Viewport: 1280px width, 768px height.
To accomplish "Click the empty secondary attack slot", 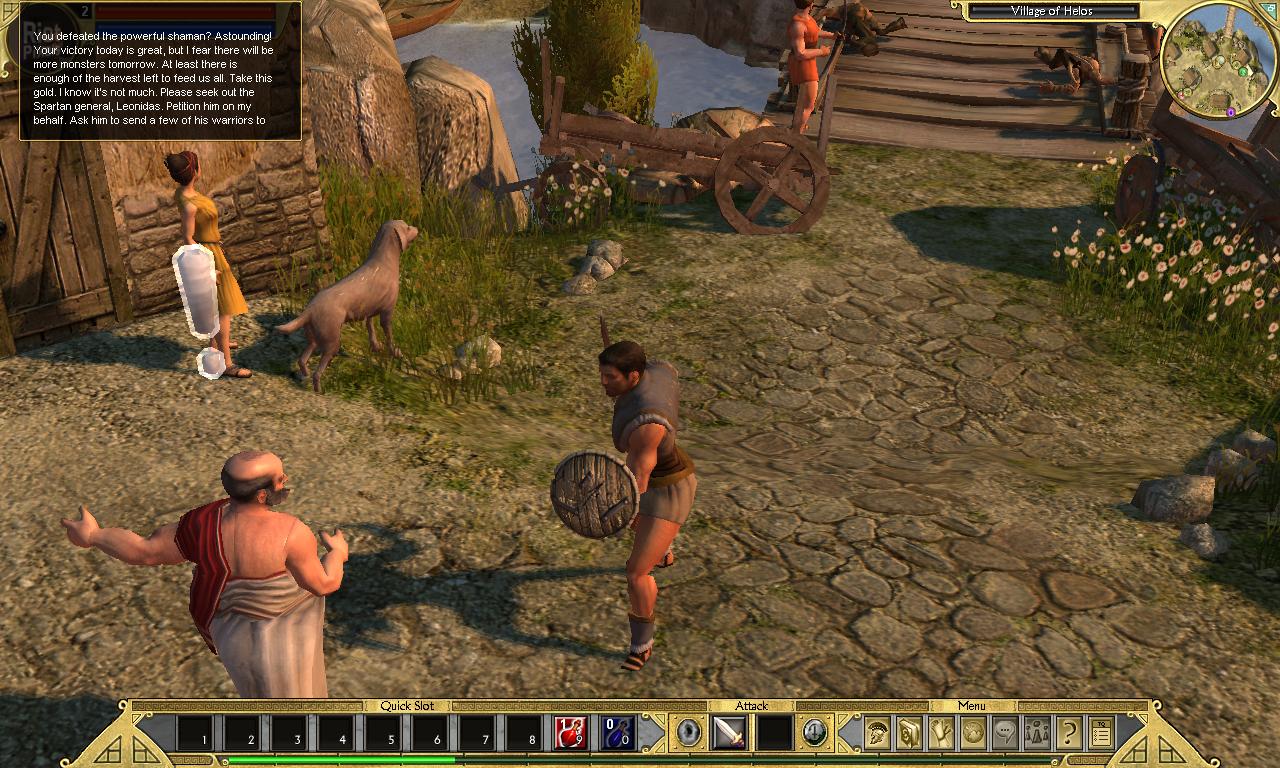I will [773, 733].
